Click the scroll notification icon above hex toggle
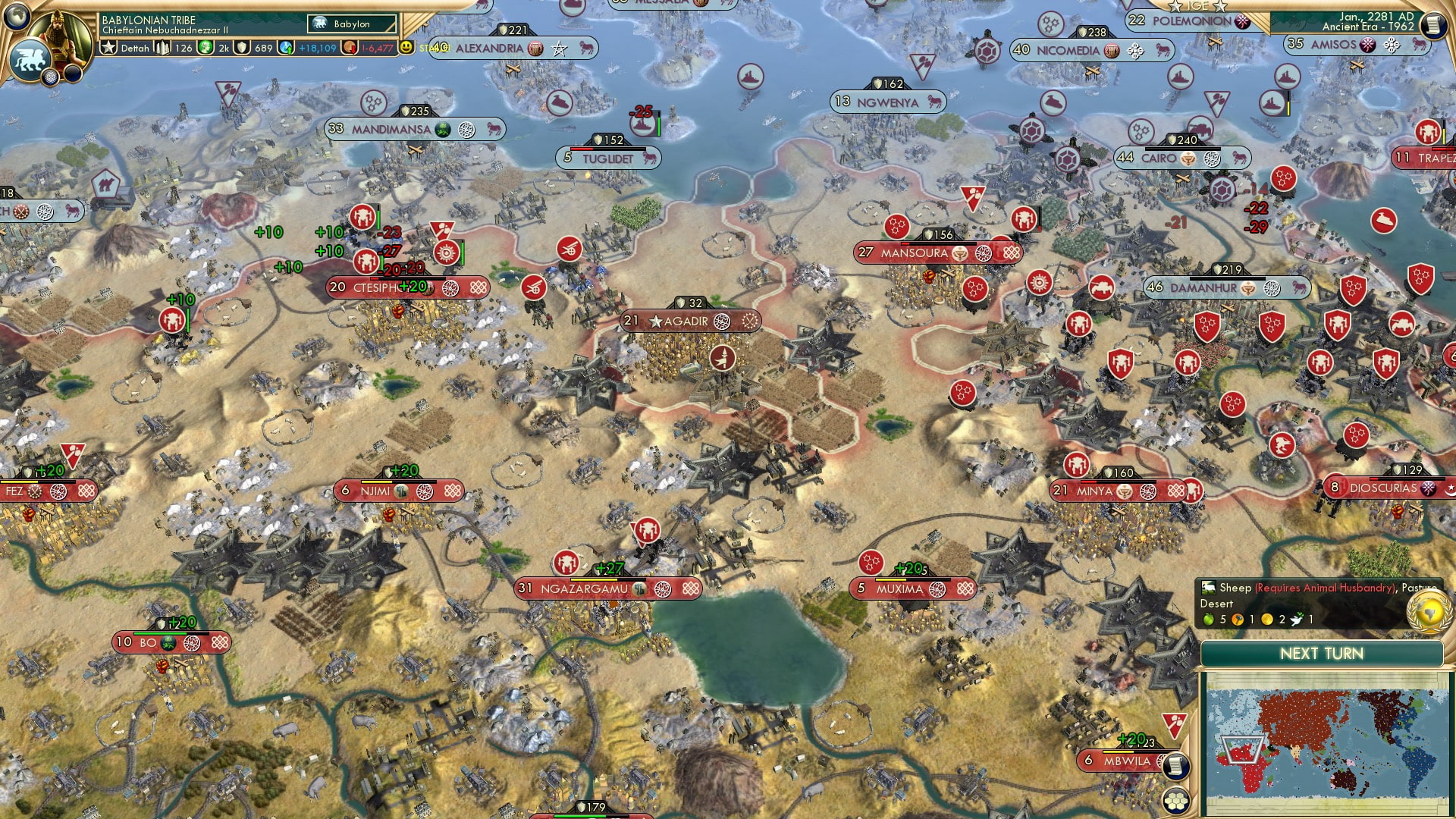The height and width of the screenshot is (819, 1456). pos(1175,764)
